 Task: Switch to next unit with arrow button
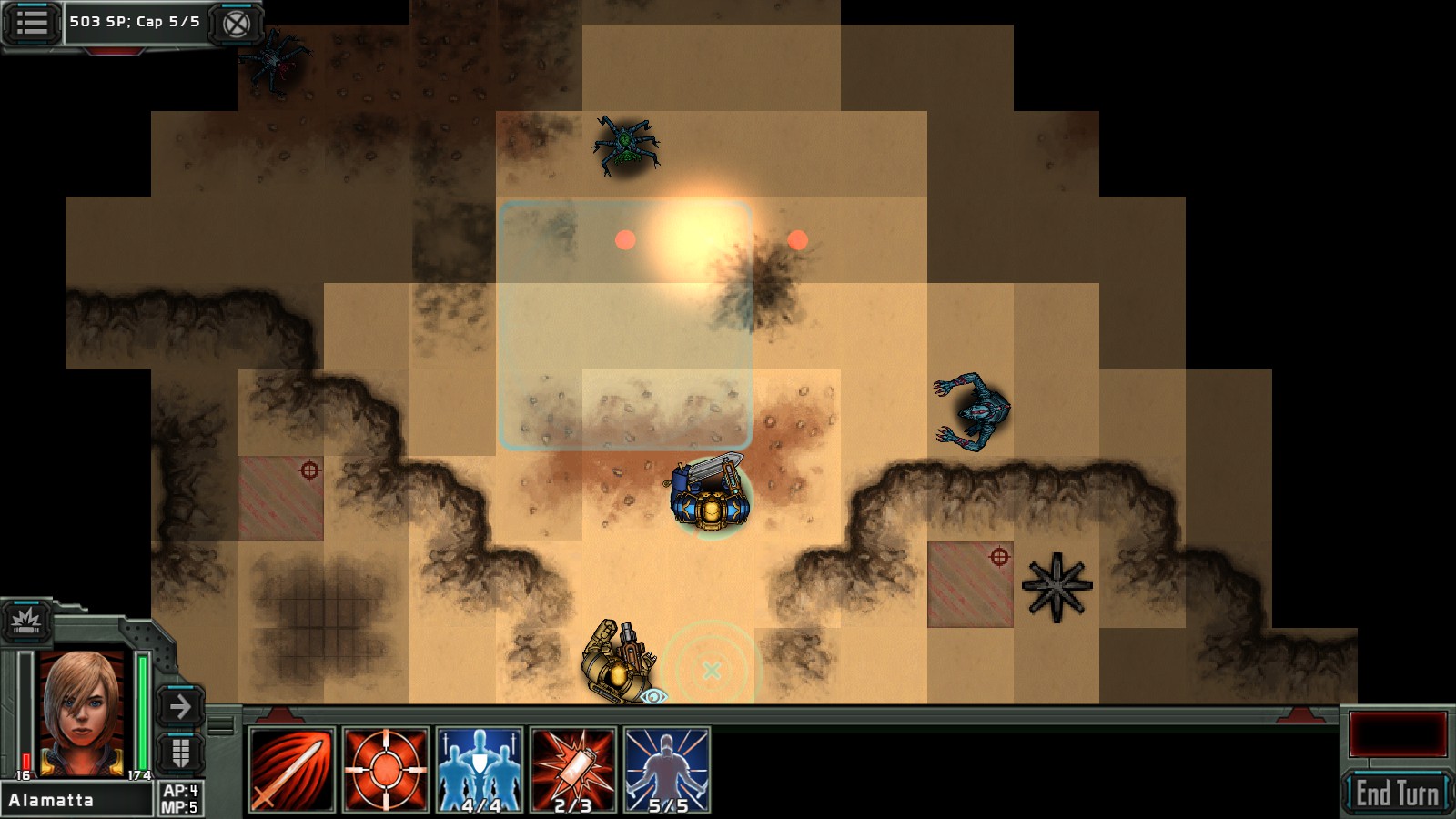pos(180,706)
